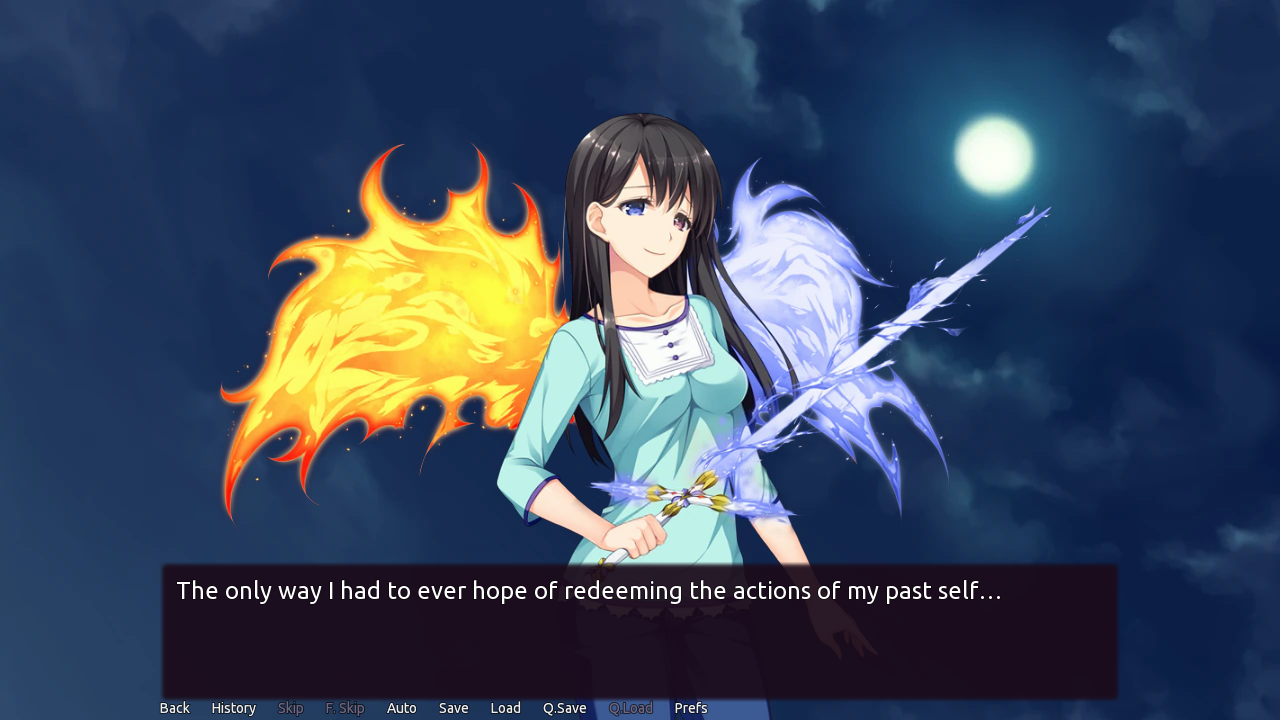The height and width of the screenshot is (720, 1280).
Task: Open Prefs to adjust game settings
Action: click(x=691, y=707)
